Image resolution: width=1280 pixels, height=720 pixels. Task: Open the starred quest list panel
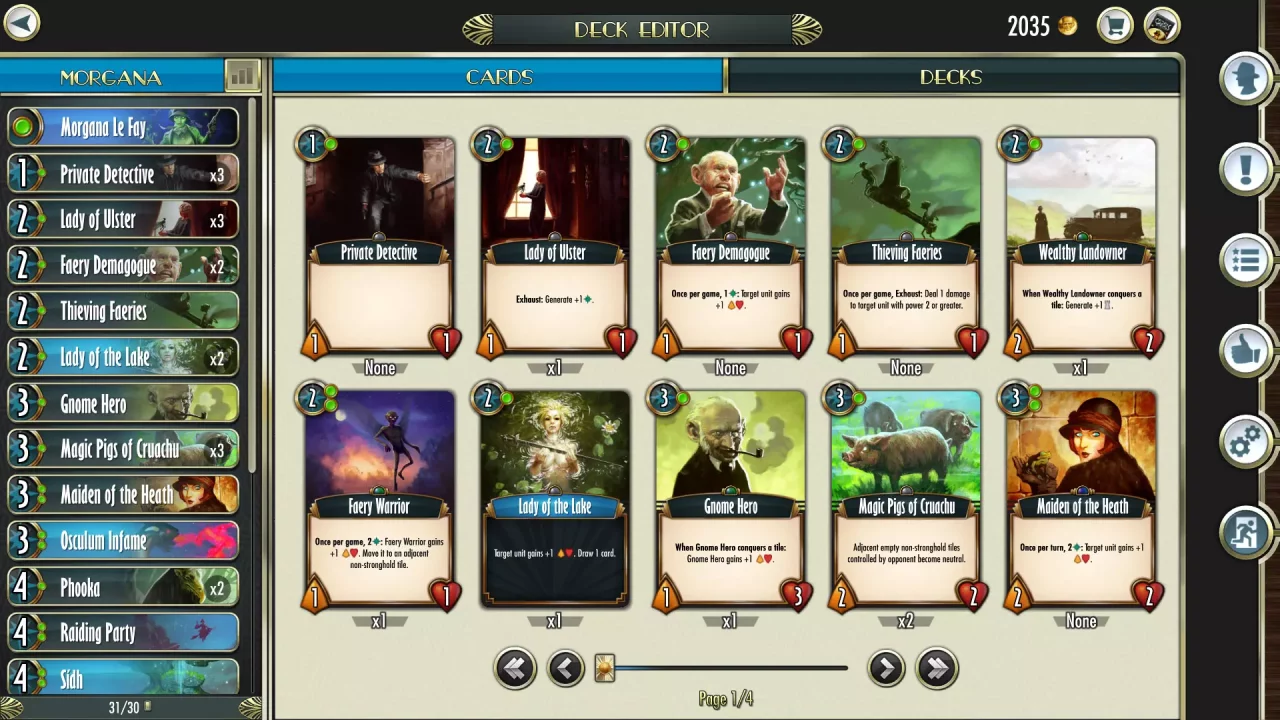1245,259
